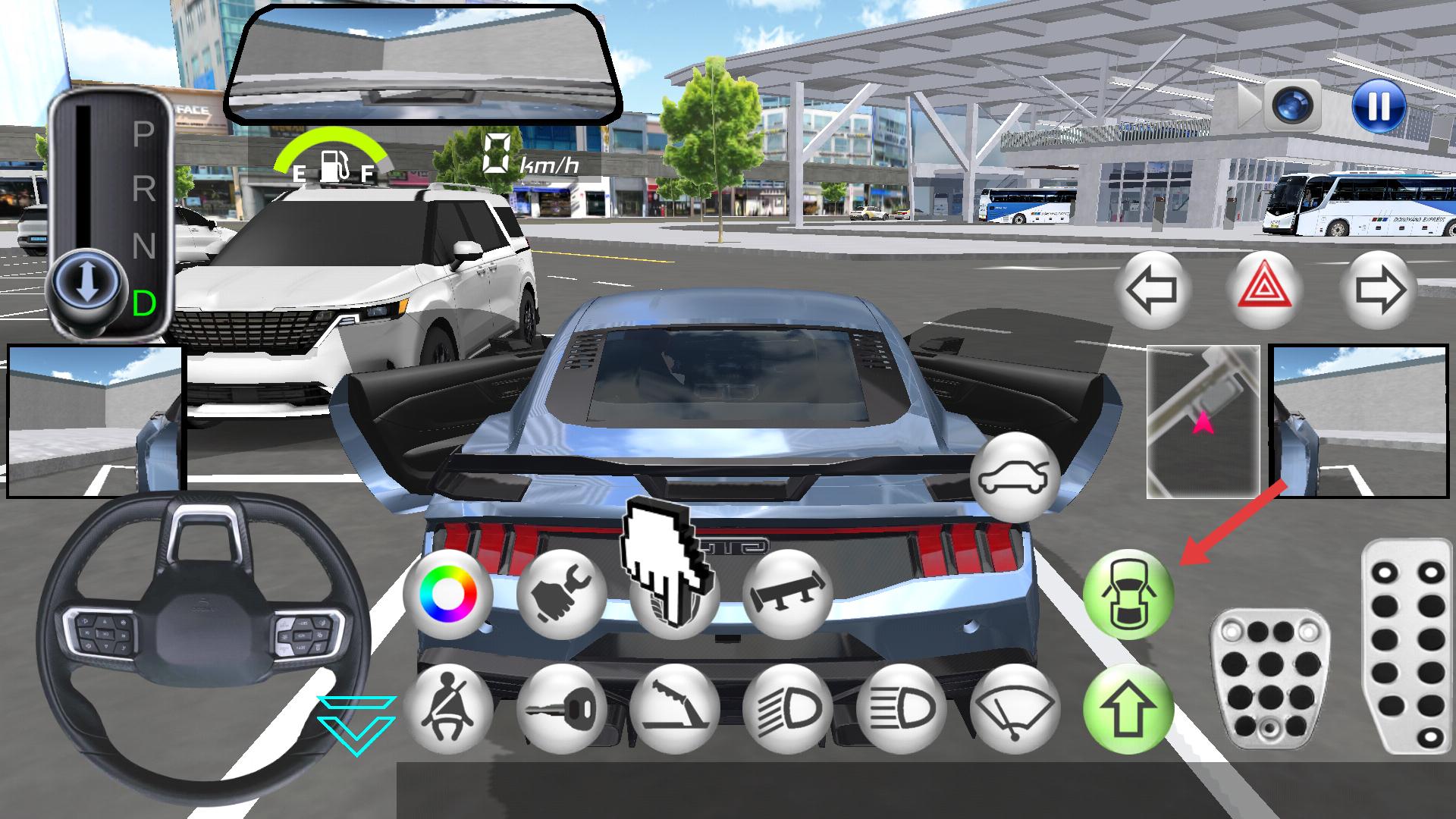
Task: Activate the right turn signal
Action: click(x=1378, y=290)
